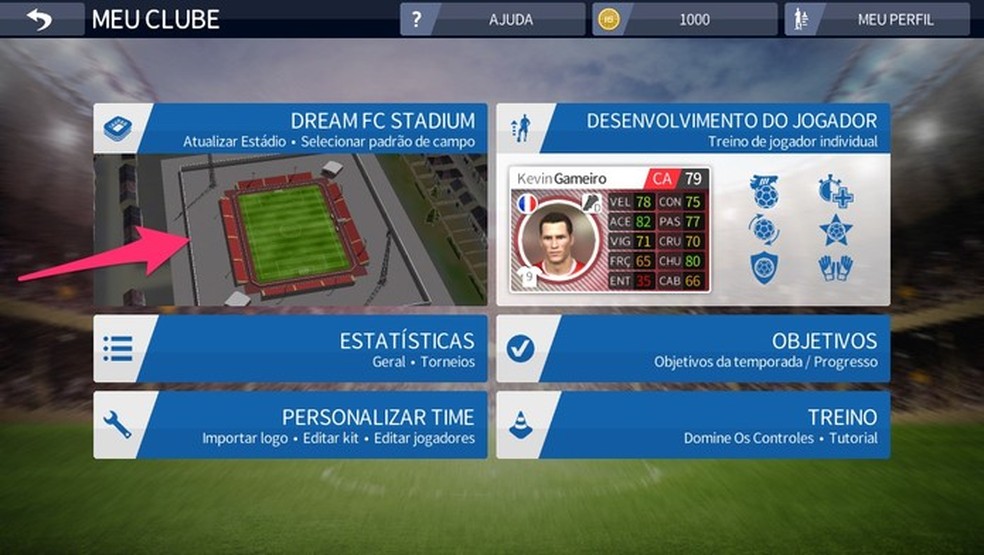Open Meu Perfil profile
984x555 pixels.
point(877,19)
